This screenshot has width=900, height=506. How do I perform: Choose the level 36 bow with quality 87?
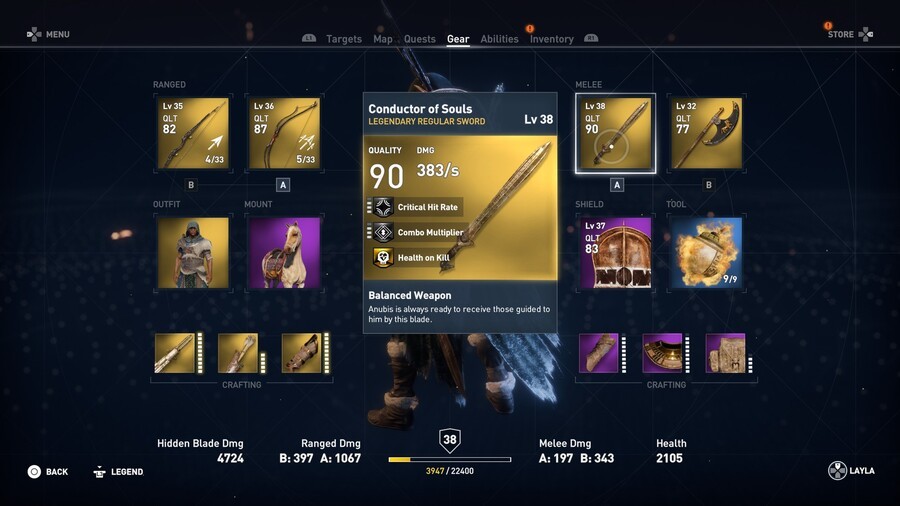(284, 133)
